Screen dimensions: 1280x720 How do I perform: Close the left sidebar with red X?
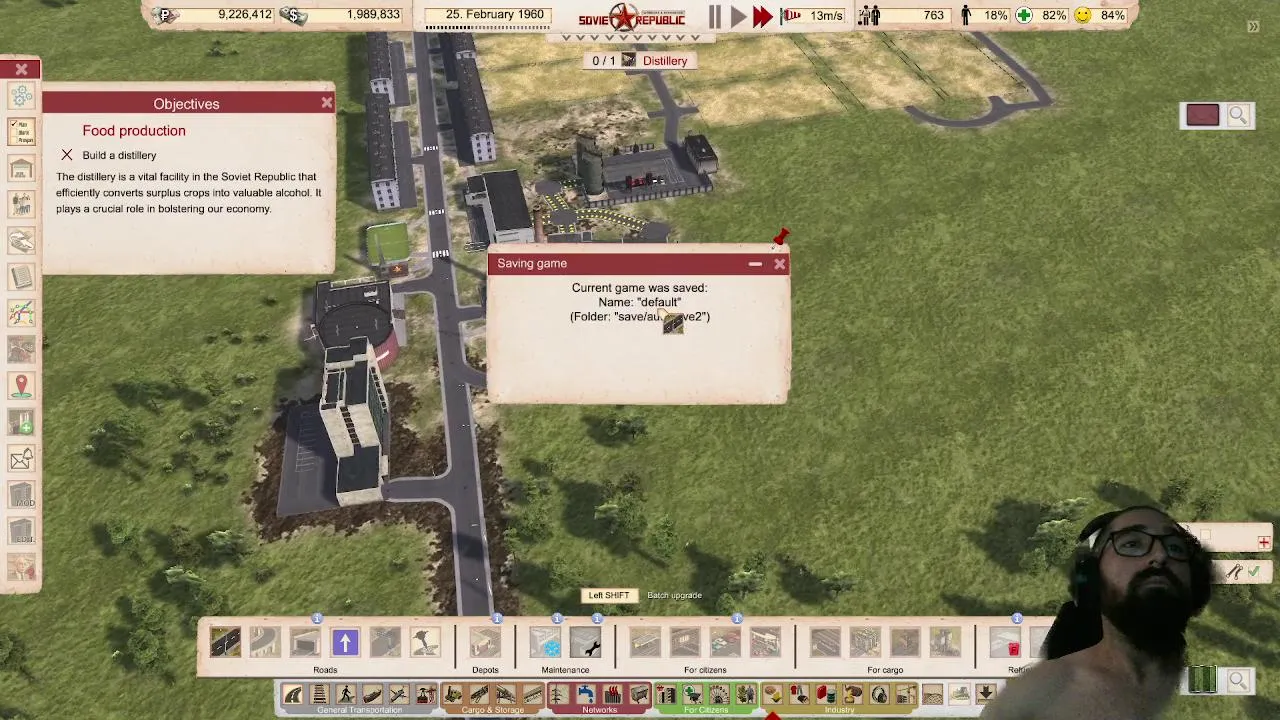click(x=21, y=69)
